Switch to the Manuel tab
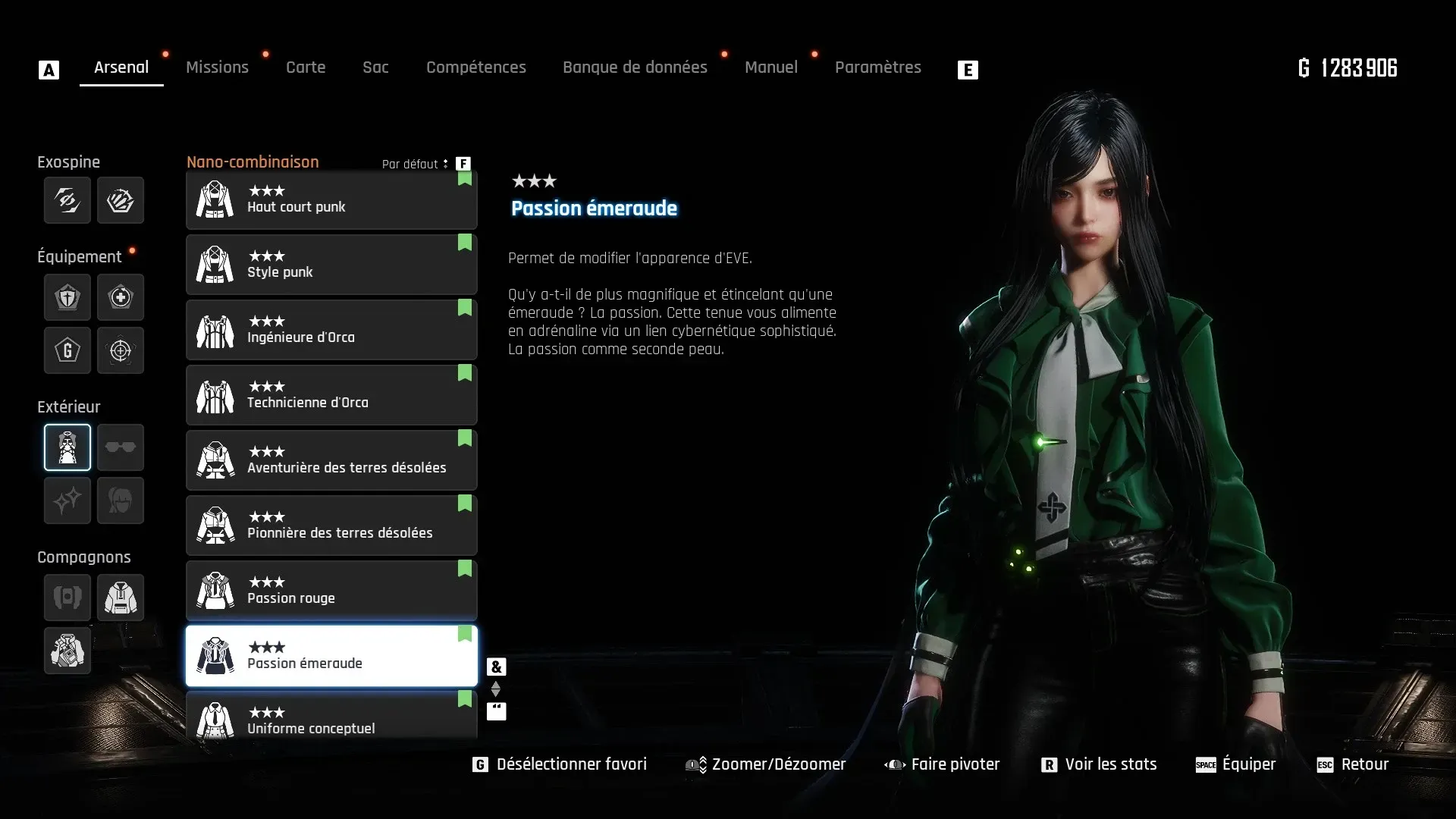The width and height of the screenshot is (1456, 819). pos(770,67)
